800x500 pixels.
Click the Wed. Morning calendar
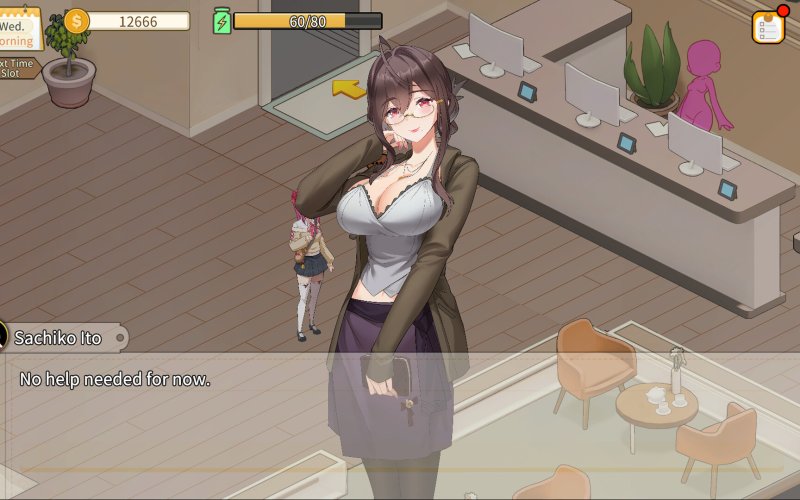pyautogui.click(x=18, y=29)
